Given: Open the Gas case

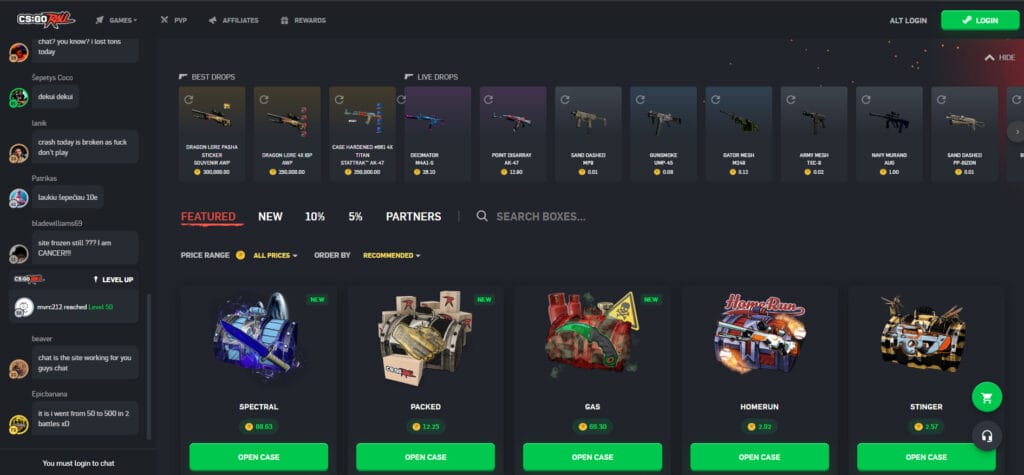Looking at the screenshot, I should 594,457.
